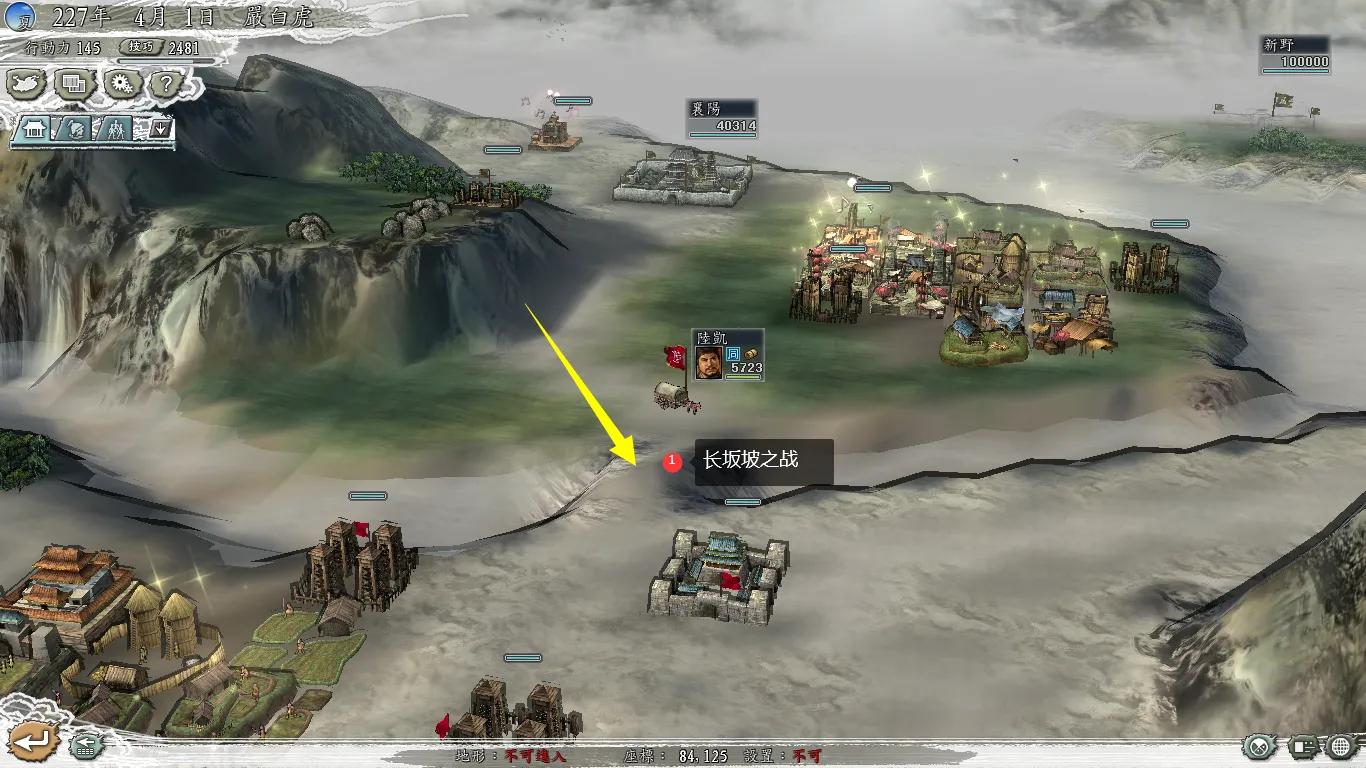Toggle the building display filter
The height and width of the screenshot is (768, 1366).
34,128
